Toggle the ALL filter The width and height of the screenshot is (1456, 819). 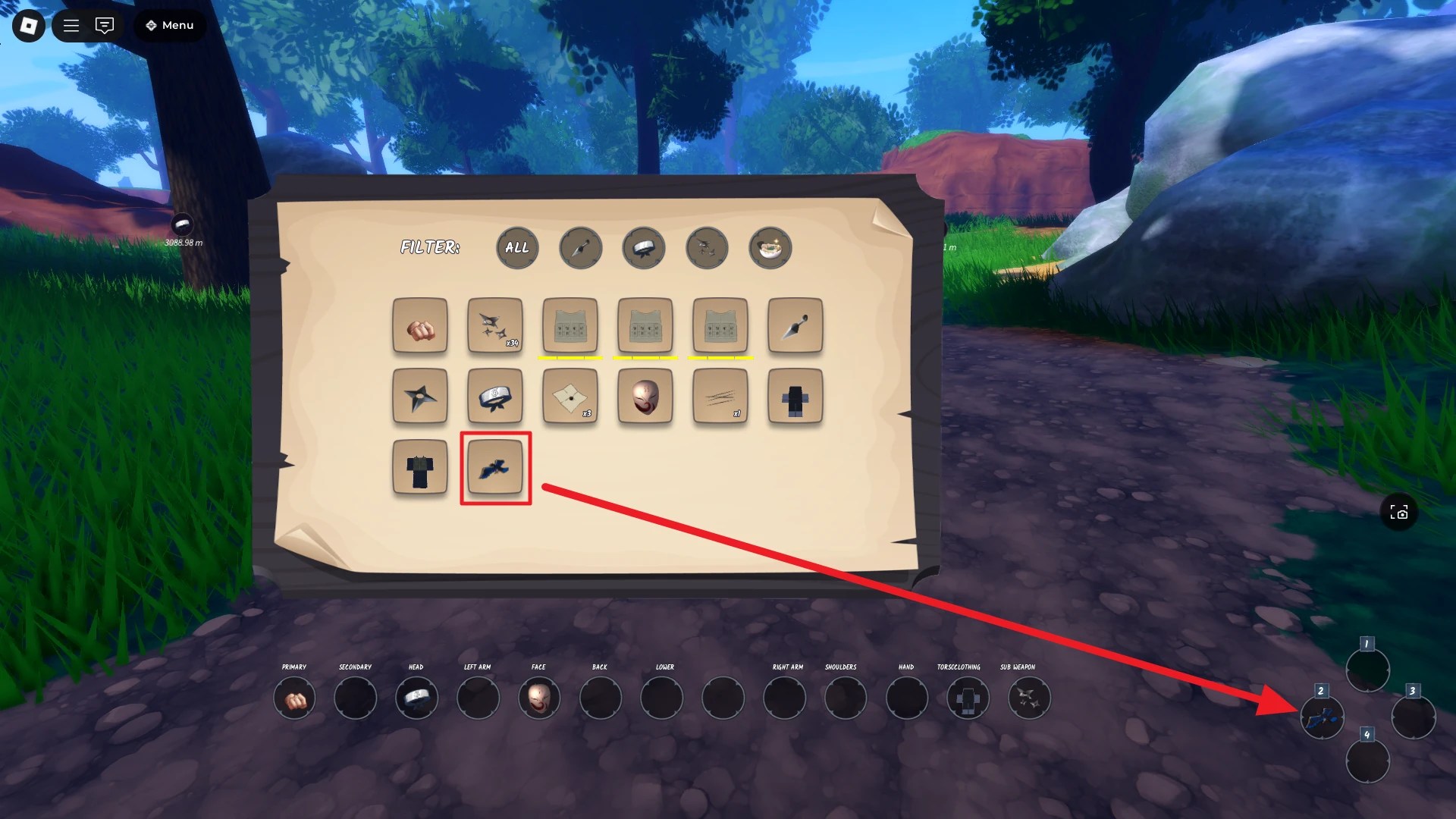coord(517,248)
